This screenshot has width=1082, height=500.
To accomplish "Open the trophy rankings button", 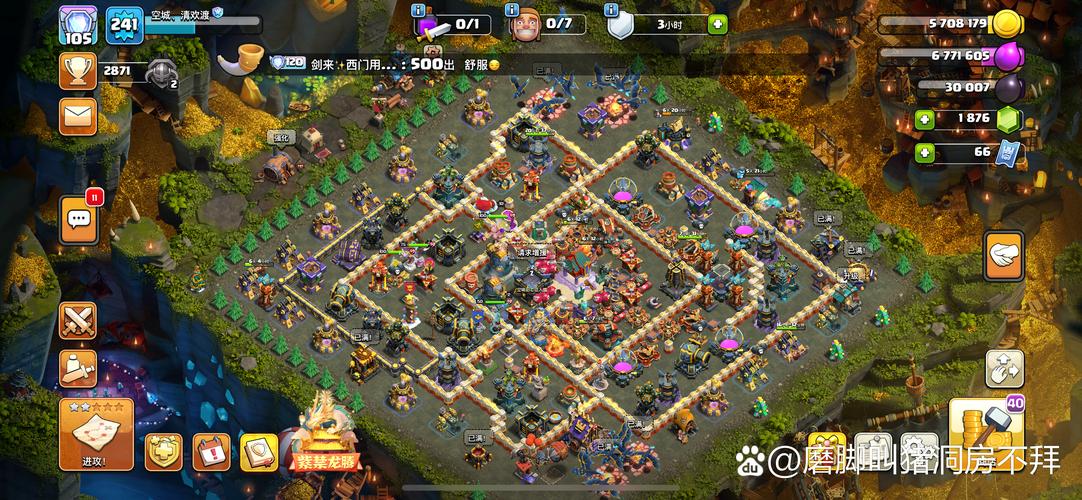I will 77,71.
